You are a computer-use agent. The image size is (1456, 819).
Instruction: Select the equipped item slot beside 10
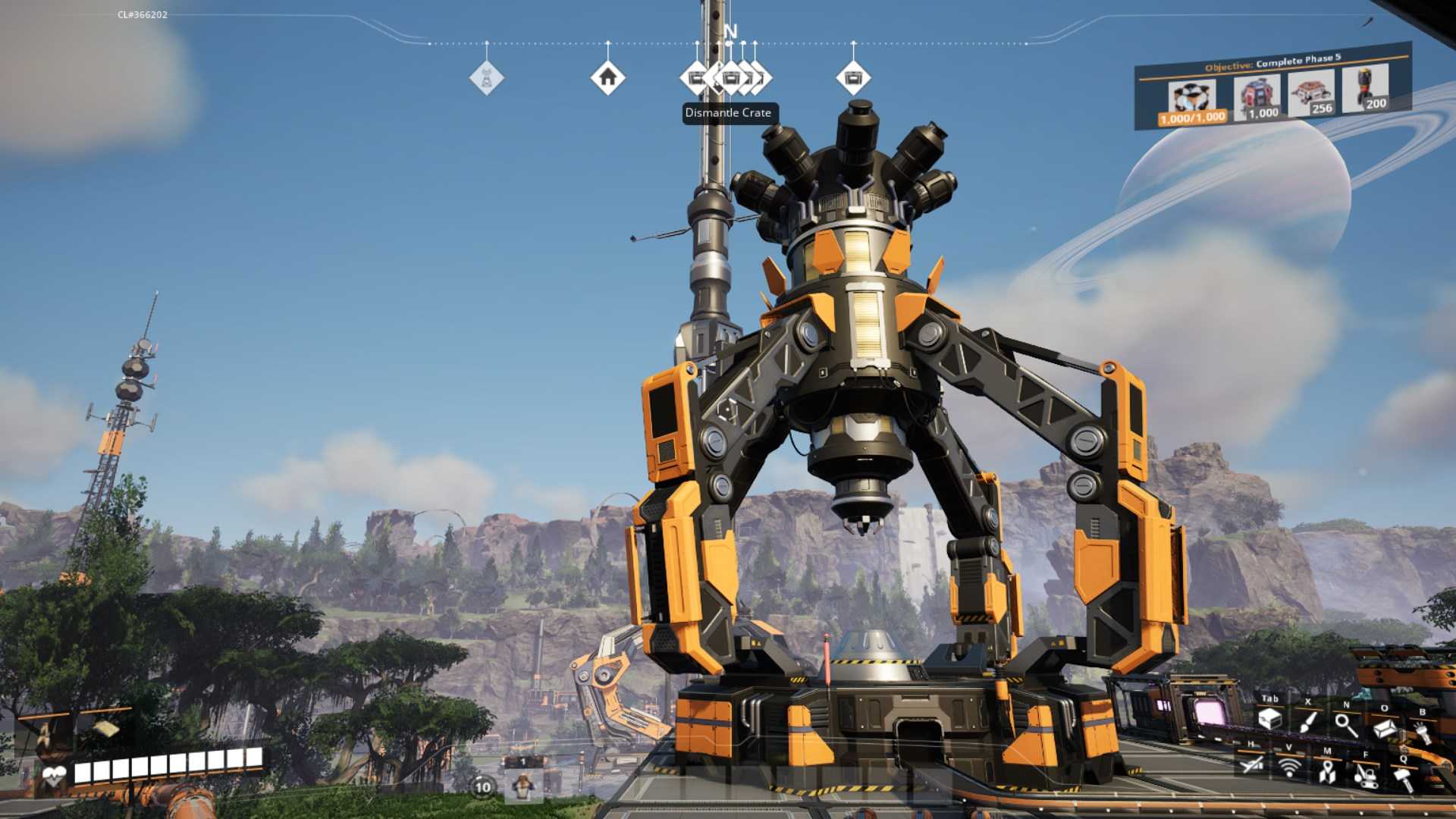click(522, 786)
